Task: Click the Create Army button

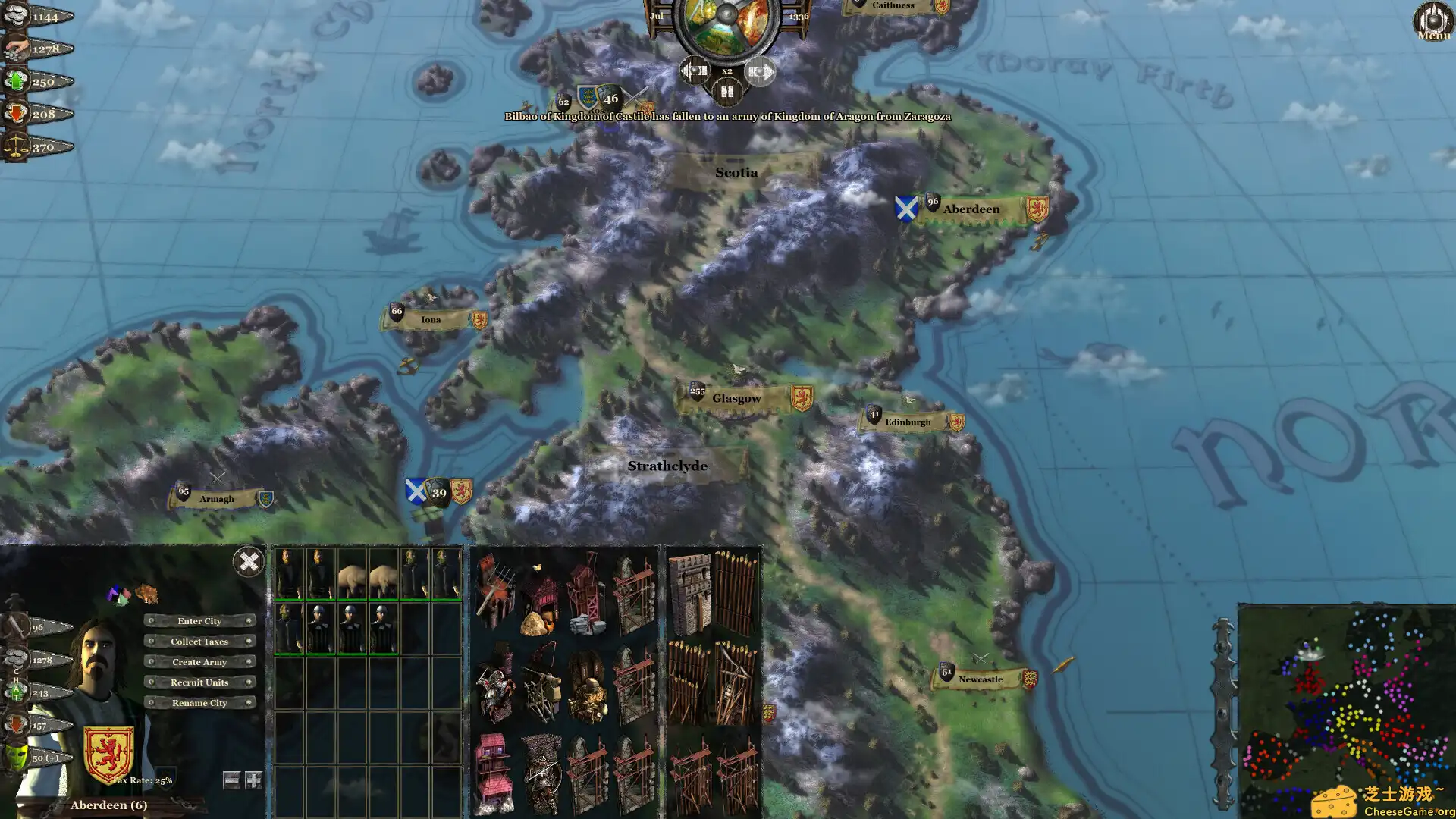Action: pyautogui.click(x=199, y=662)
